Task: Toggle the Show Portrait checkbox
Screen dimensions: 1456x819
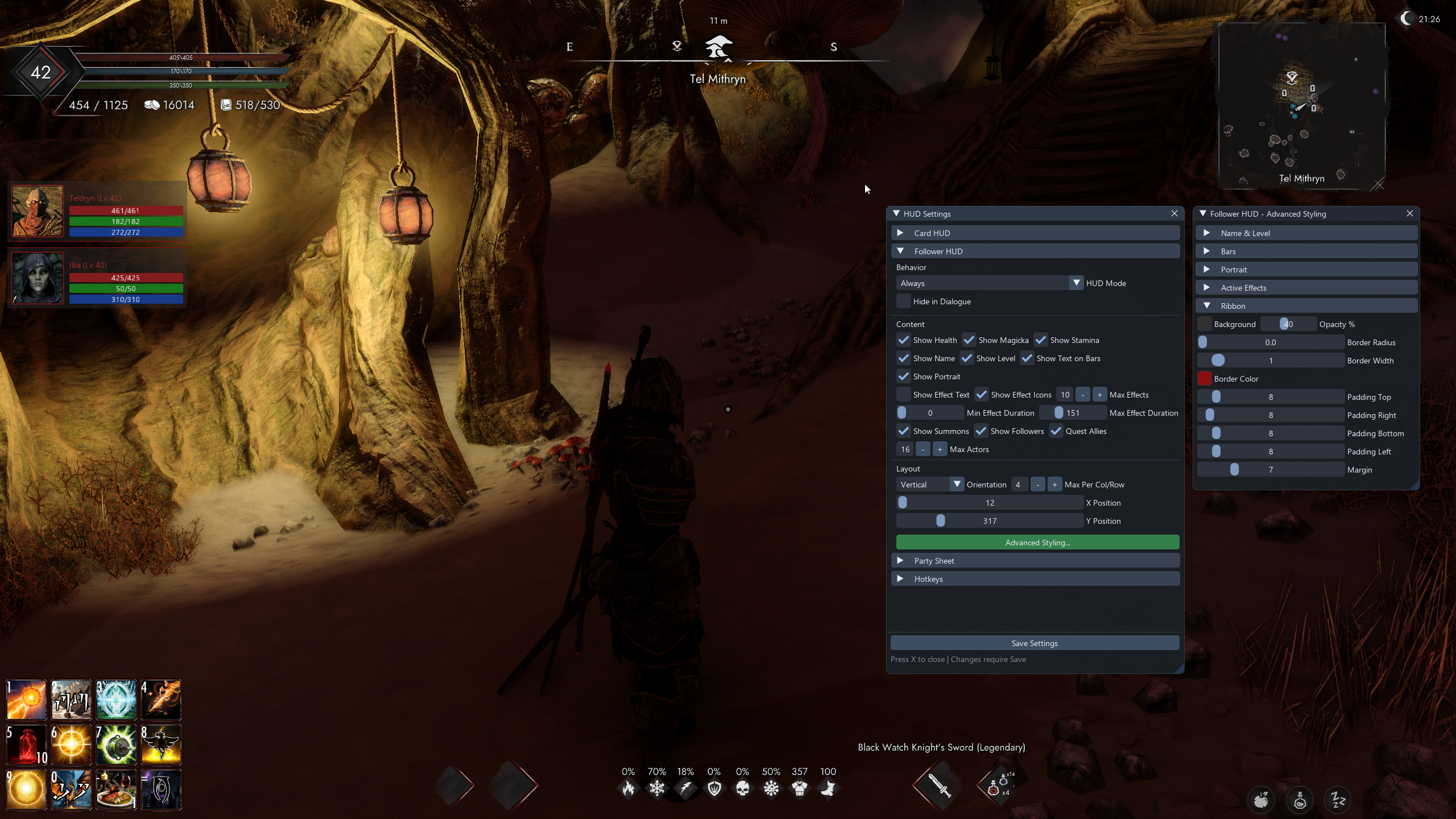Action: 903,377
